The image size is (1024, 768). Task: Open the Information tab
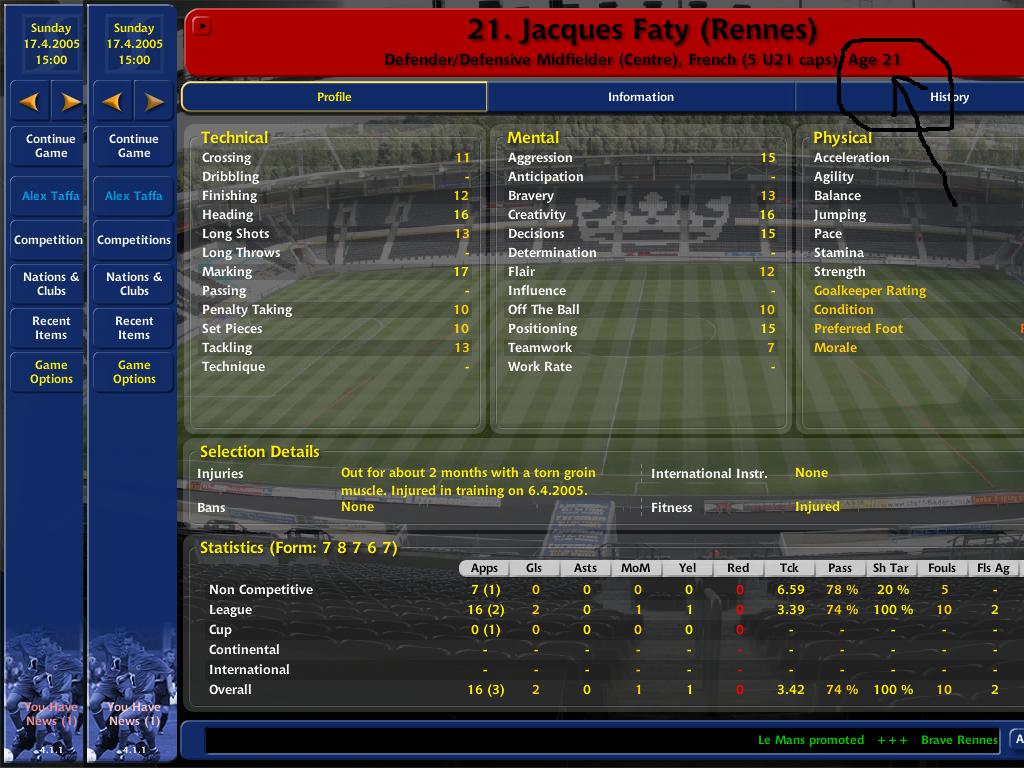[x=640, y=97]
